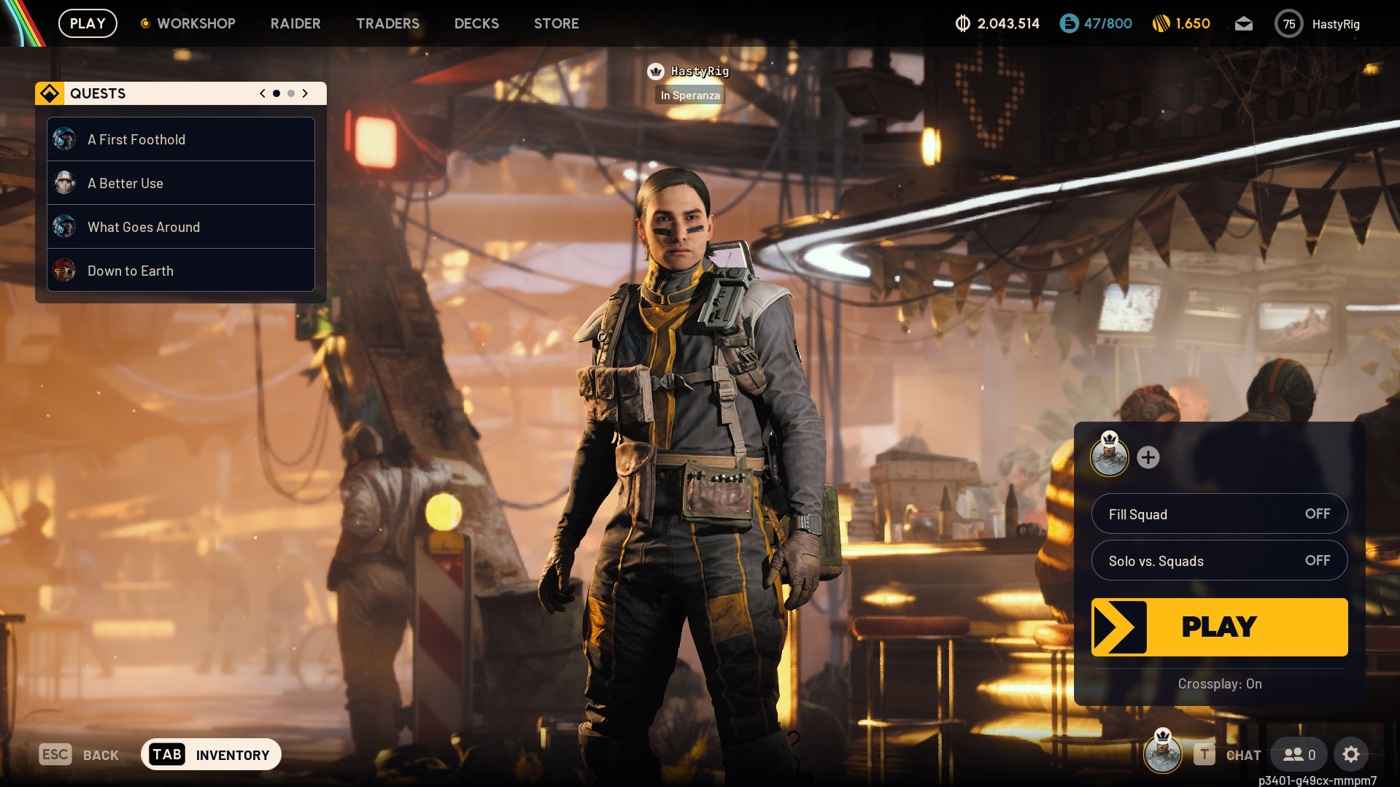
Task: Open the settings gear in bottom right
Action: pos(1352,755)
